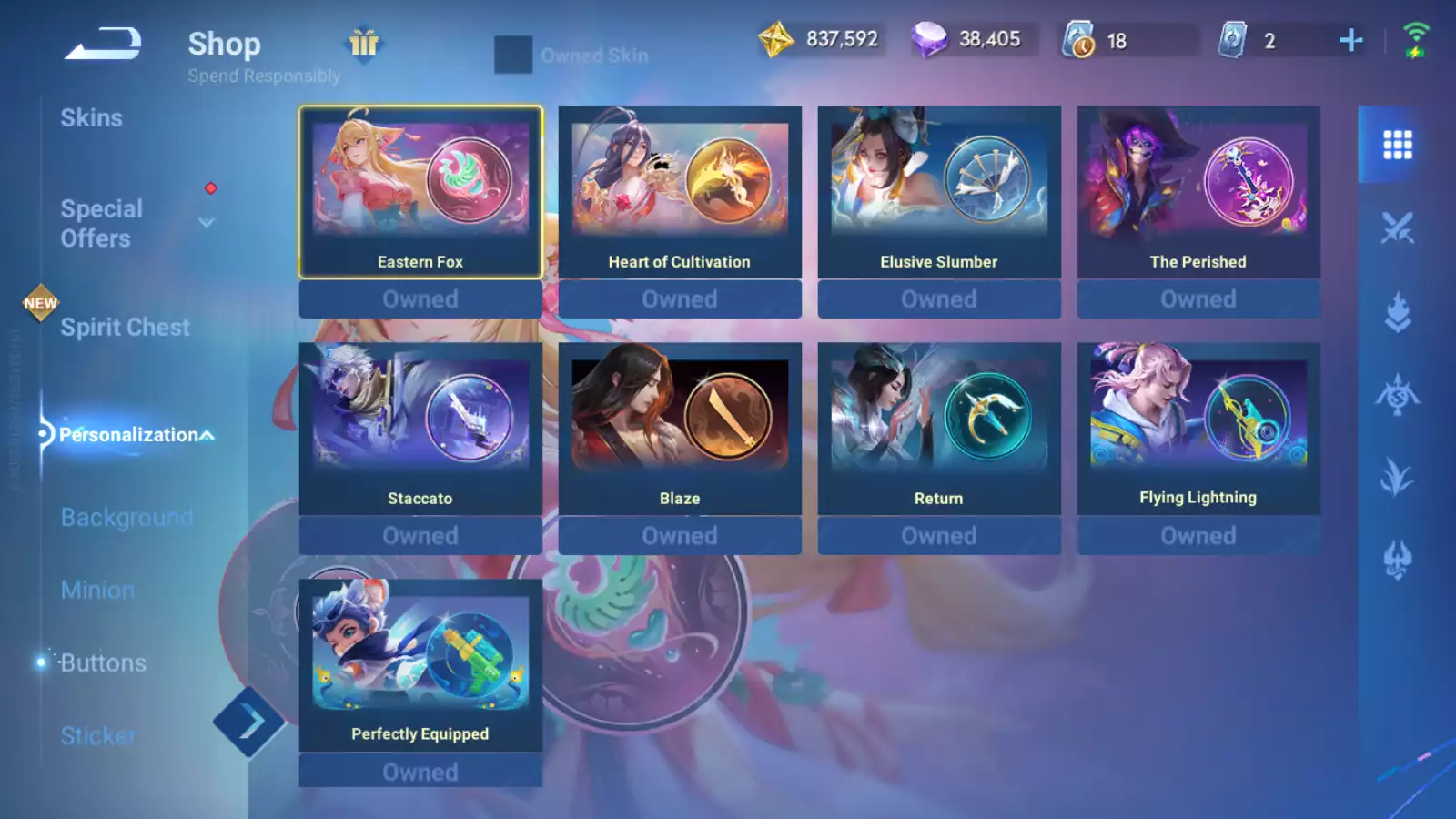This screenshot has width=1456, height=819.
Task: Go back using the arrow button
Action: pyautogui.click(x=103, y=44)
